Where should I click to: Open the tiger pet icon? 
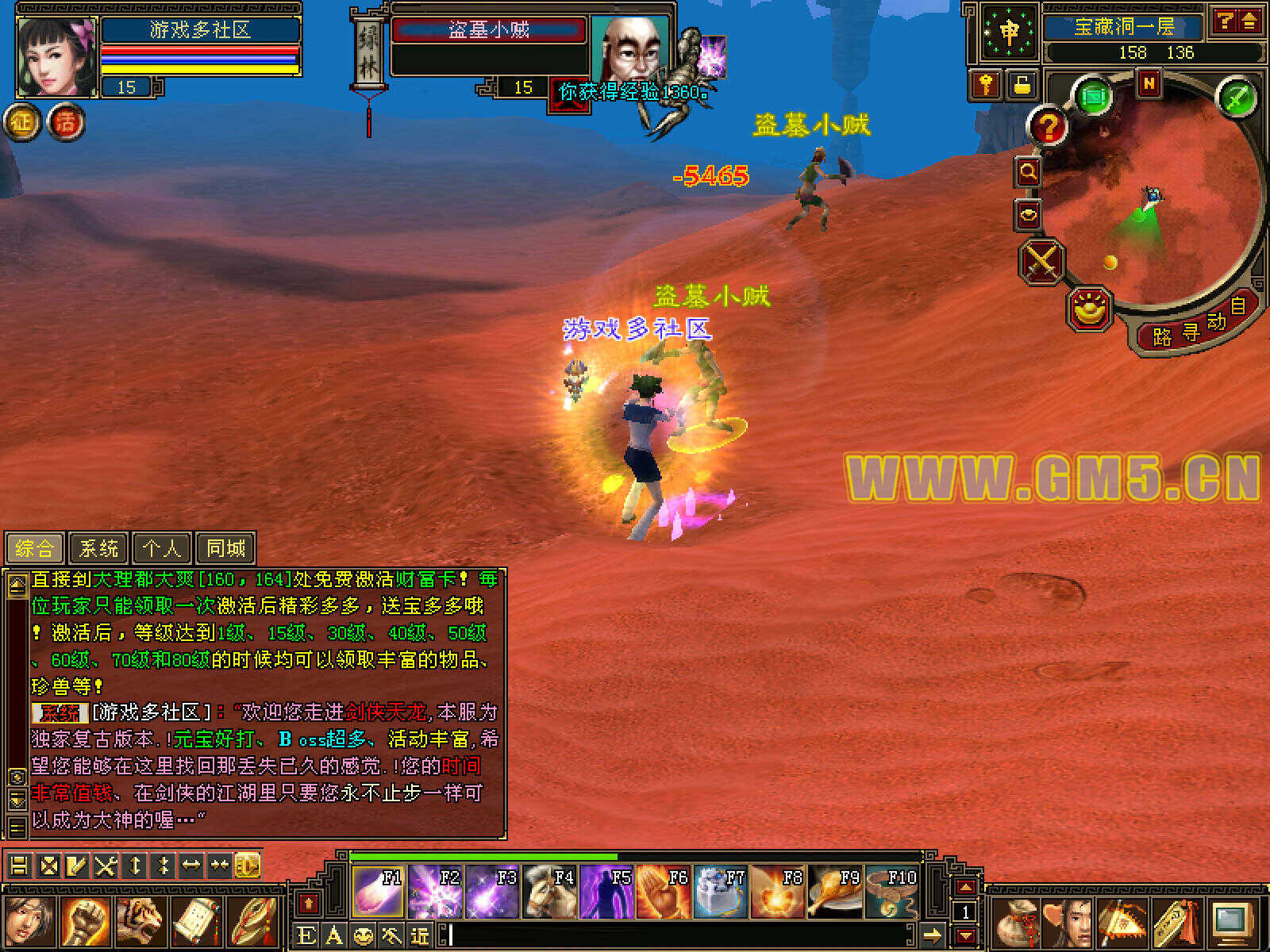pyautogui.click(x=142, y=922)
